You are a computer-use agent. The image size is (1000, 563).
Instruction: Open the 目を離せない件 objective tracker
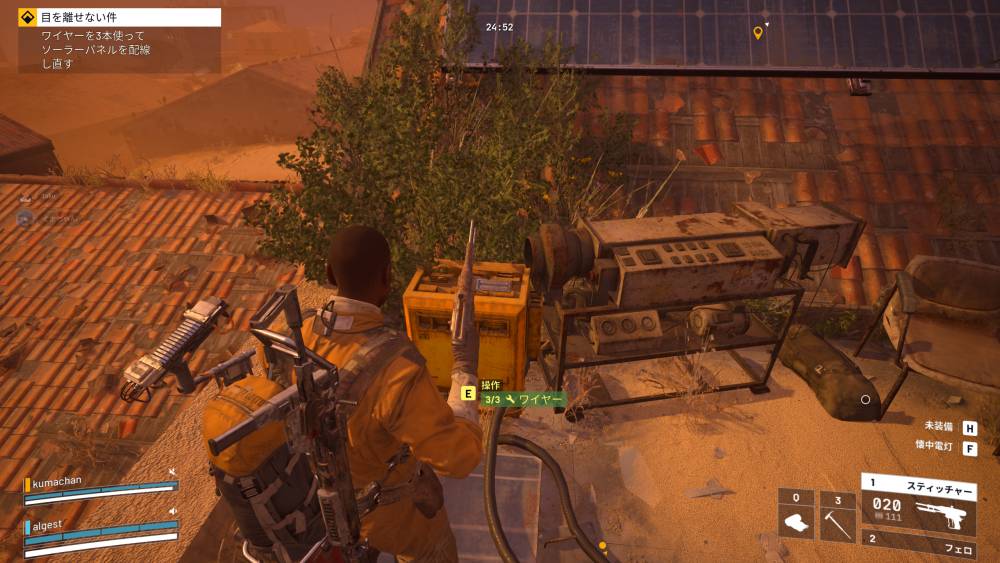120,17
